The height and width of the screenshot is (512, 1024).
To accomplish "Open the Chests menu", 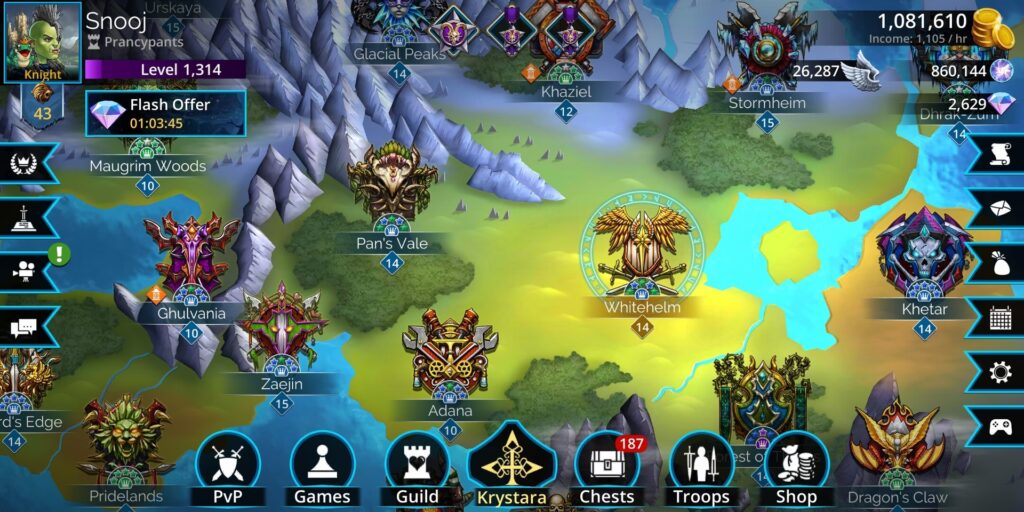I will pyautogui.click(x=607, y=468).
